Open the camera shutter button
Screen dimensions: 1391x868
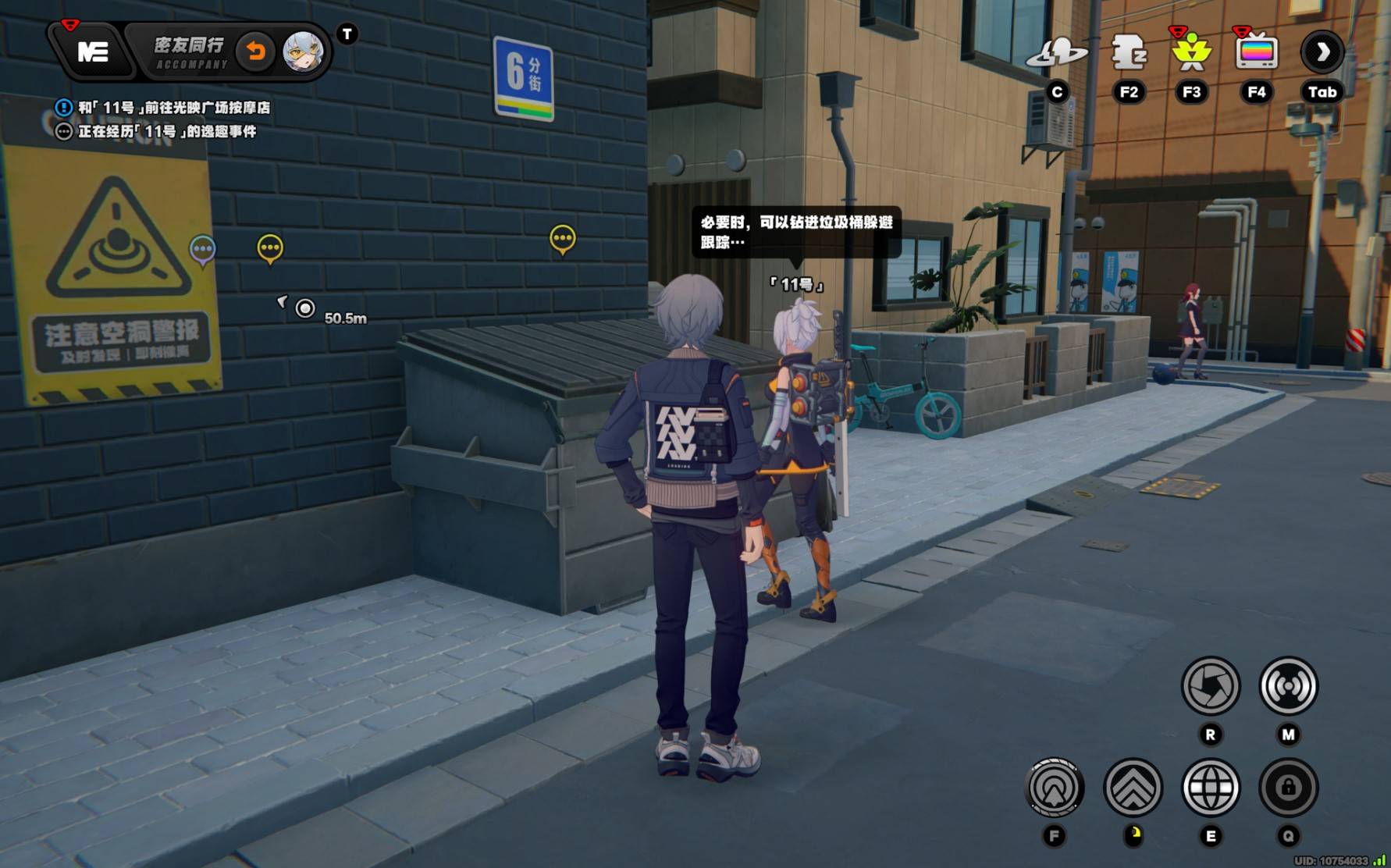1210,686
